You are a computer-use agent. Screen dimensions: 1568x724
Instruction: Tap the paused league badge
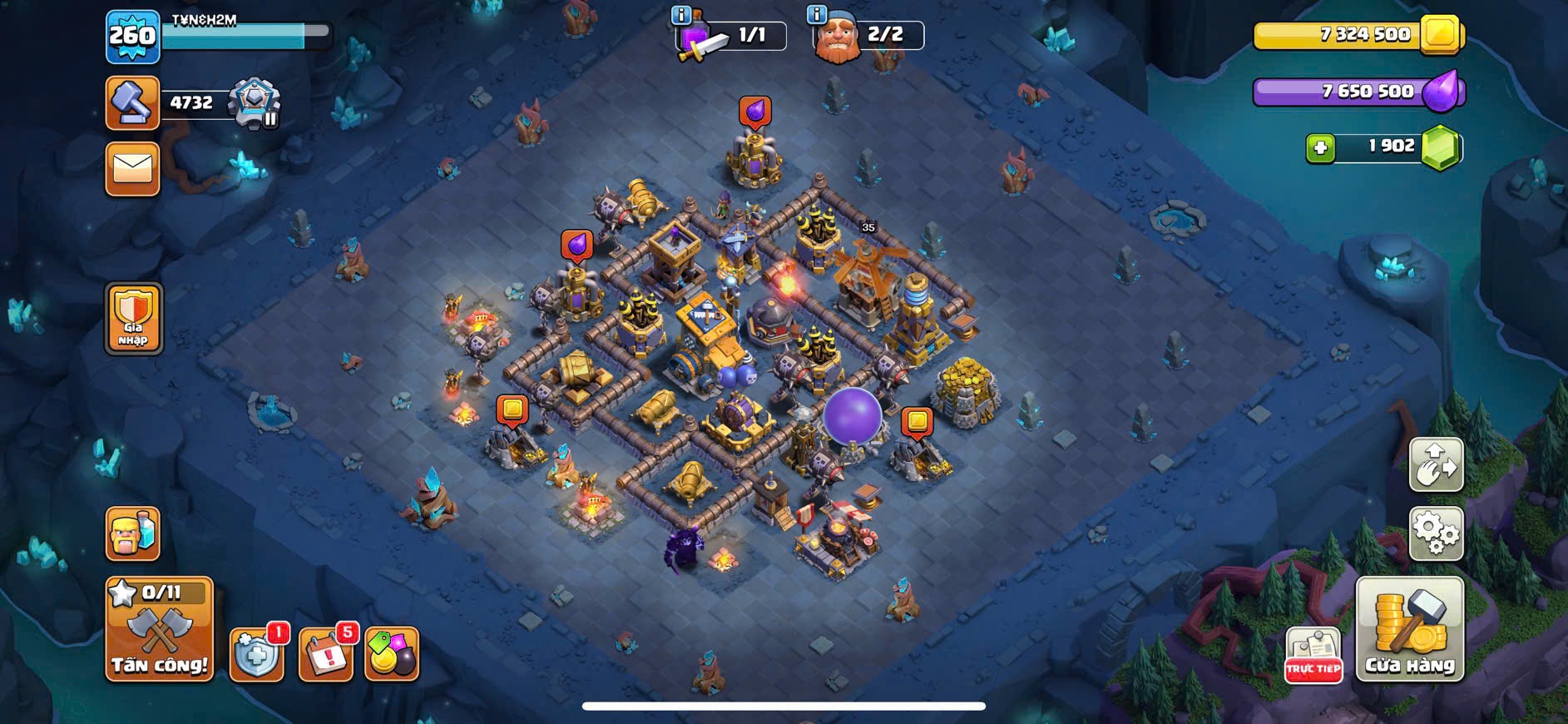pos(255,104)
